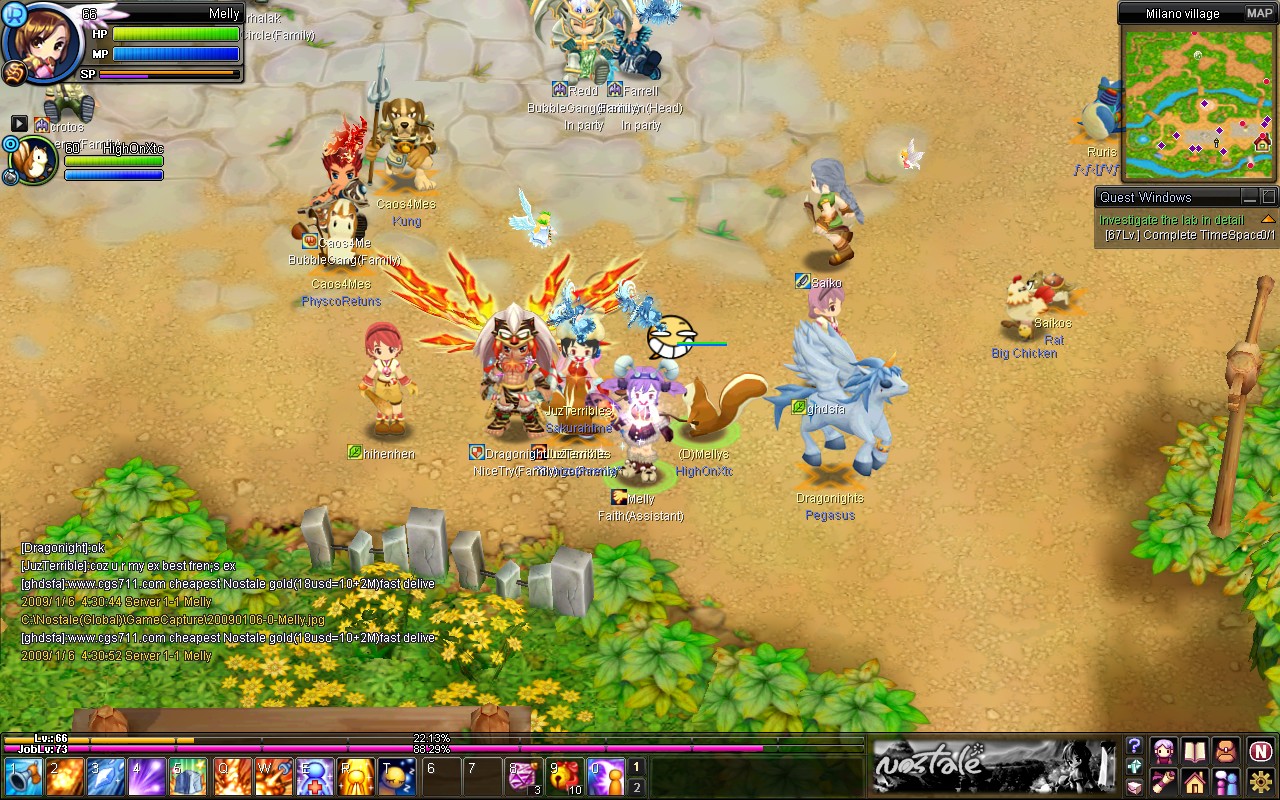The height and width of the screenshot is (800, 1280).
Task: Open the quest scroll icon
Action: 1164,782
